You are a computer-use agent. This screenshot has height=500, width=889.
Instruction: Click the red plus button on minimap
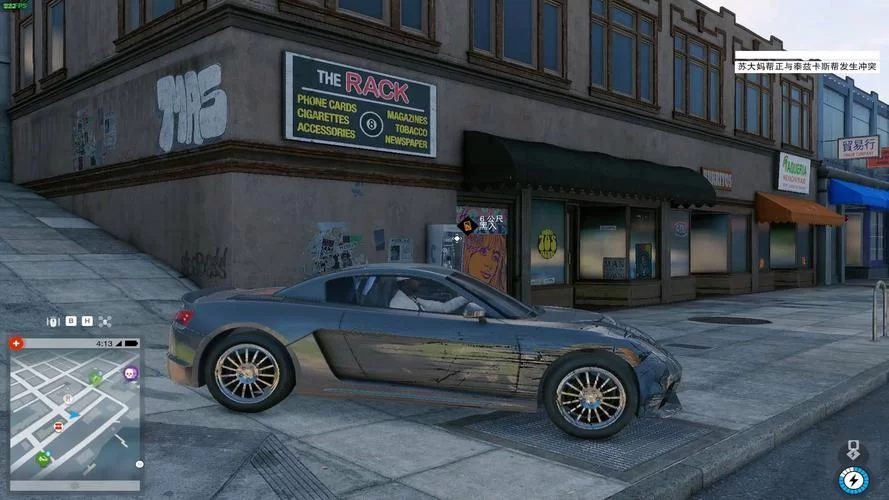16,343
